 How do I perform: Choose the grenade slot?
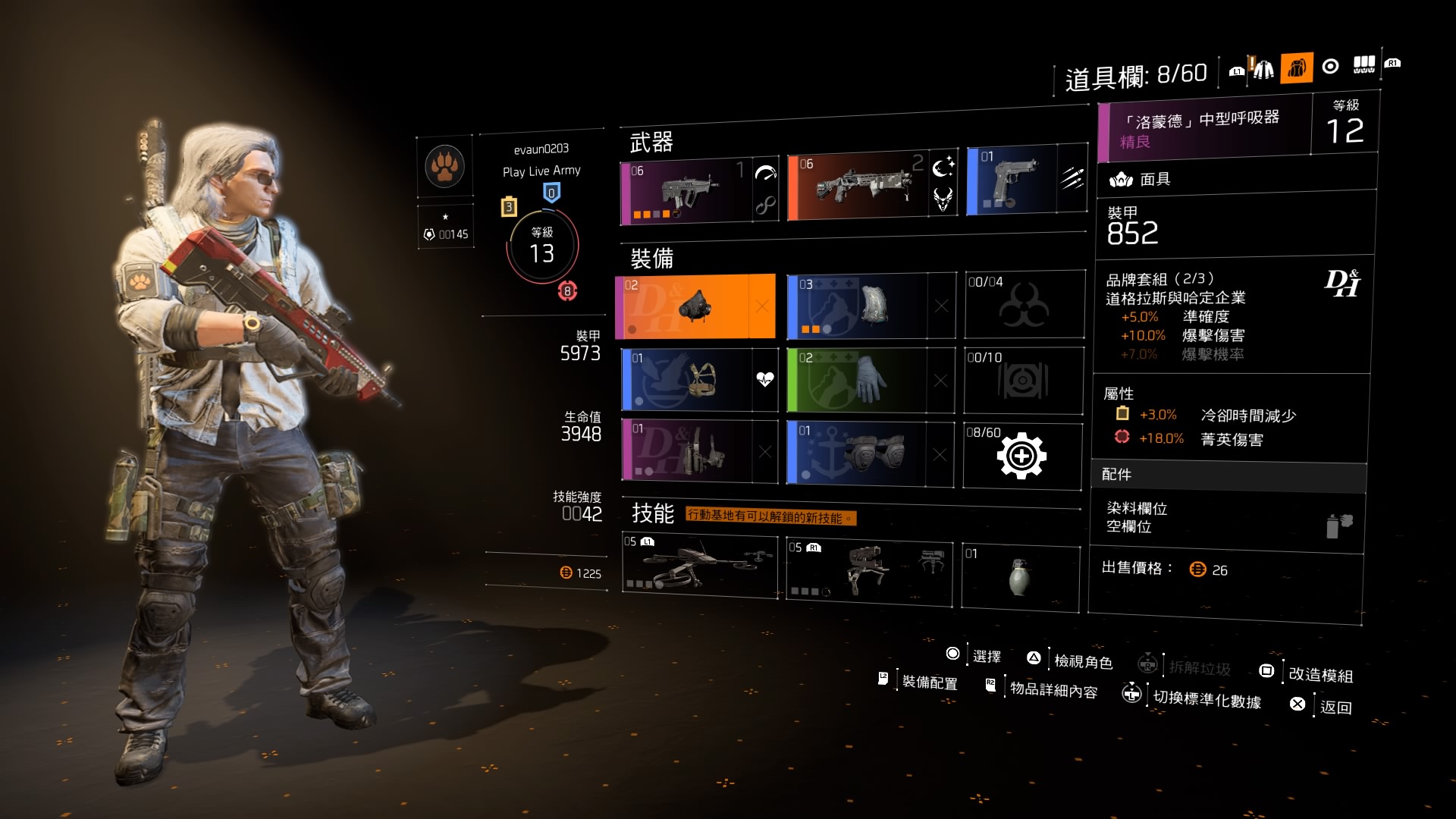[x=1020, y=576]
